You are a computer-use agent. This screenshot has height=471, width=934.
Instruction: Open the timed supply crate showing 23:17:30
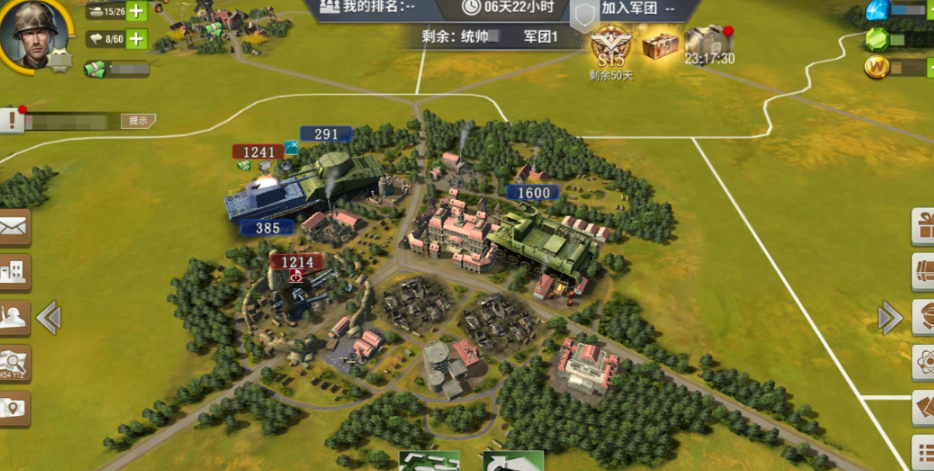pyautogui.click(x=708, y=44)
